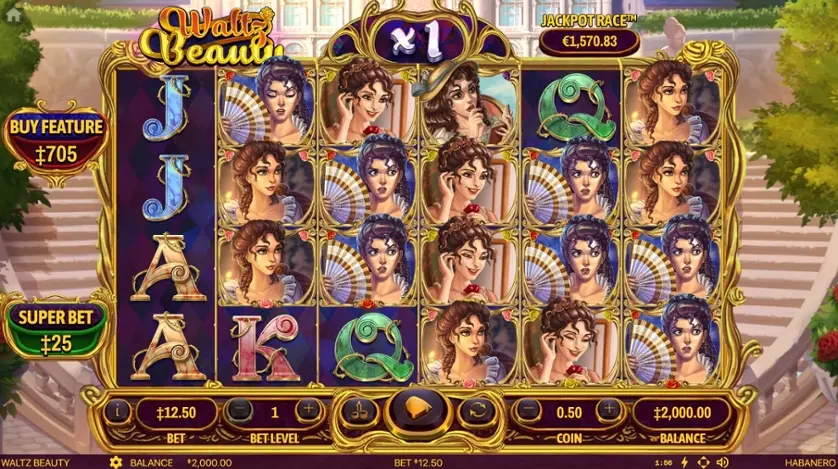838x469 pixels.
Task: Open the settings gear in the footer
Action: pos(115,462)
